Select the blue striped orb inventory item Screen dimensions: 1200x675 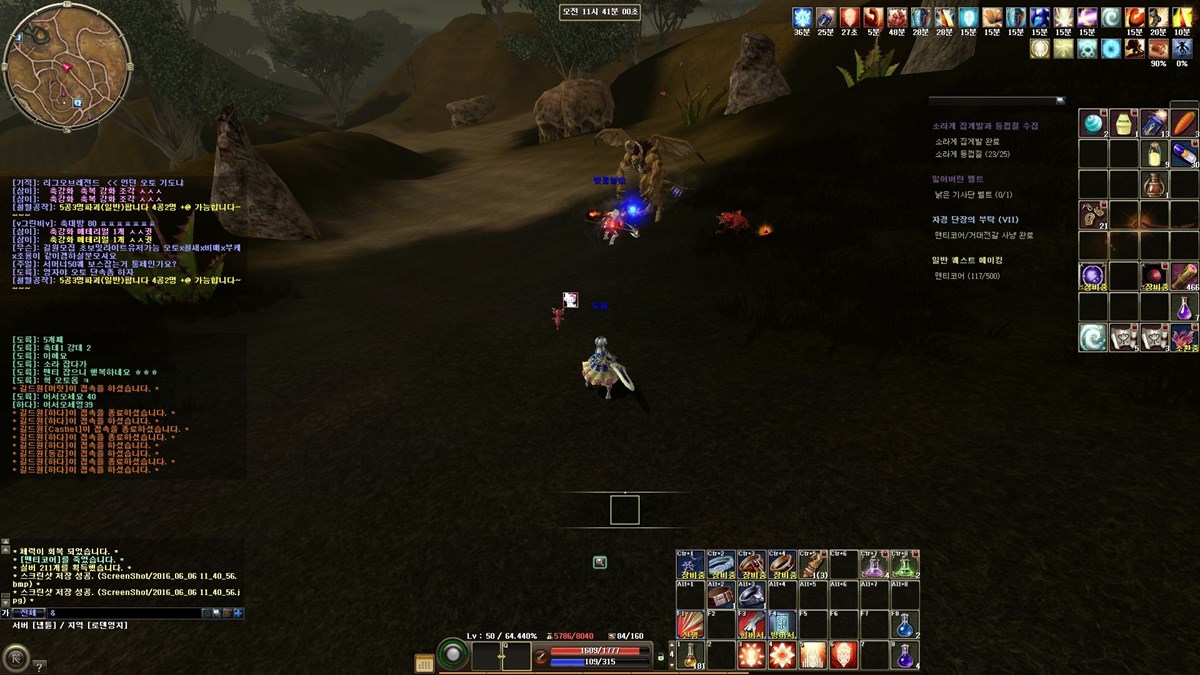[x=1092, y=123]
